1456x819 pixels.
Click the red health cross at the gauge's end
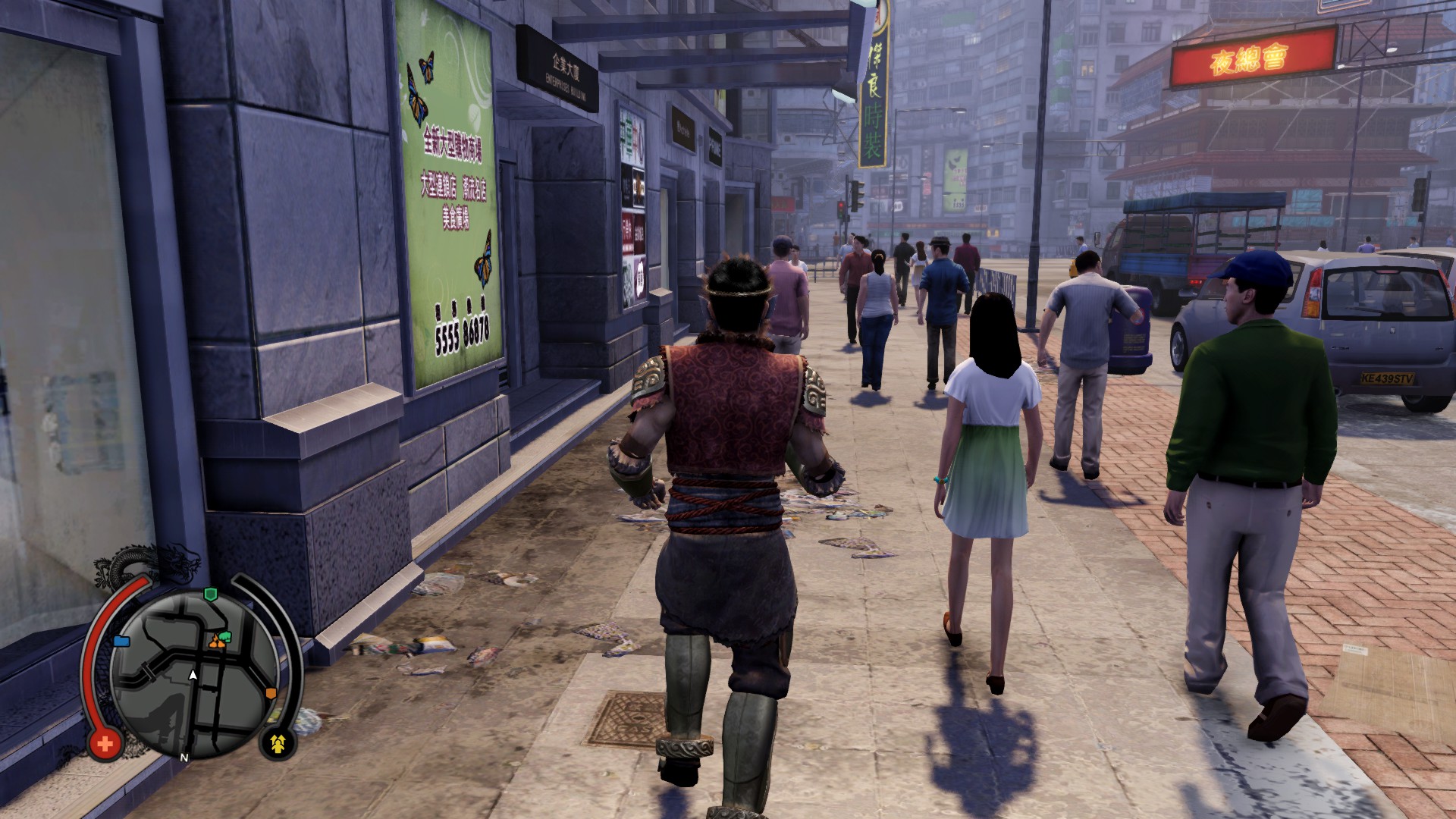point(104,742)
